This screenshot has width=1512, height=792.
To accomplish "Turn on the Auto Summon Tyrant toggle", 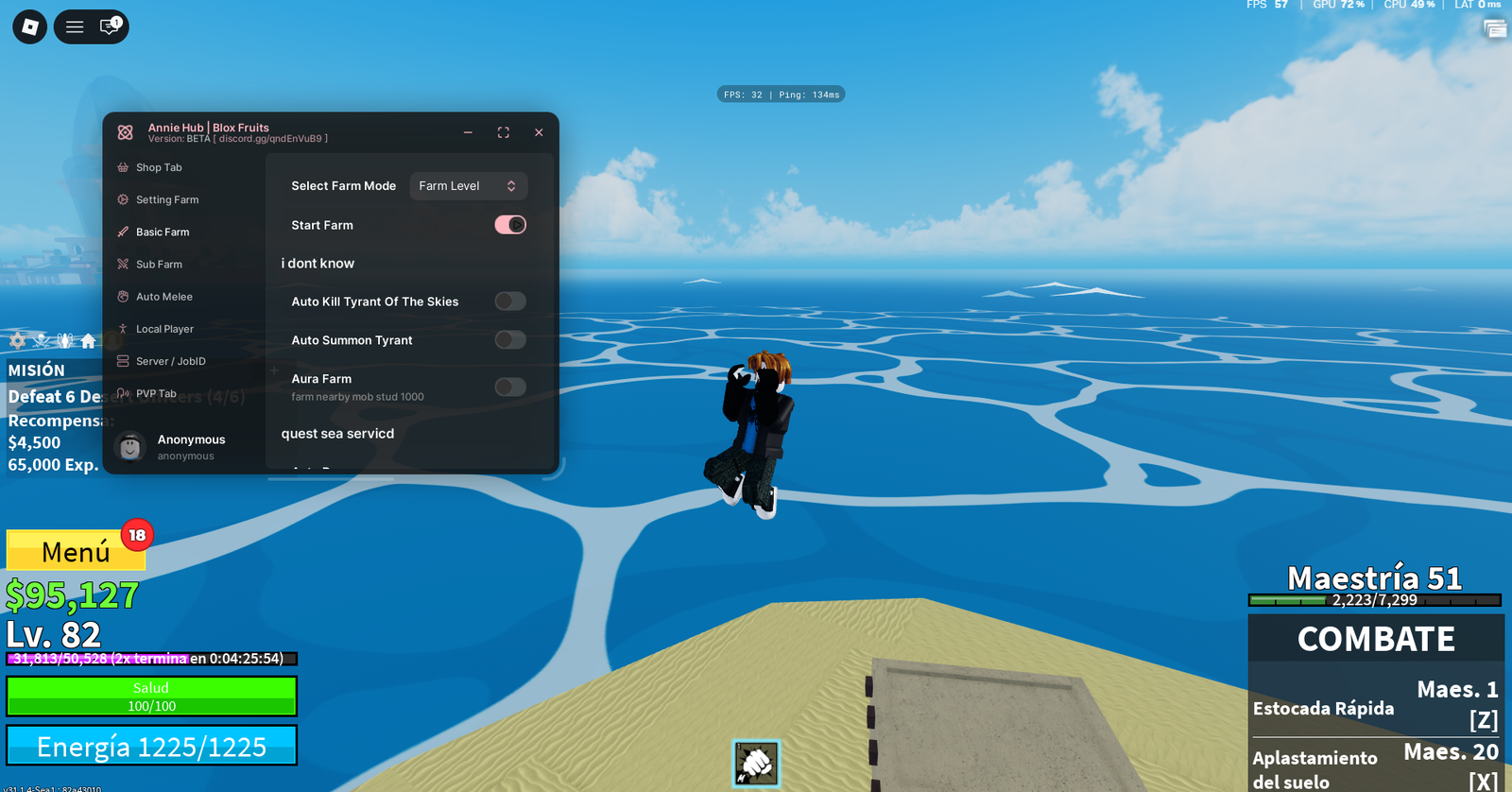I will pos(509,339).
